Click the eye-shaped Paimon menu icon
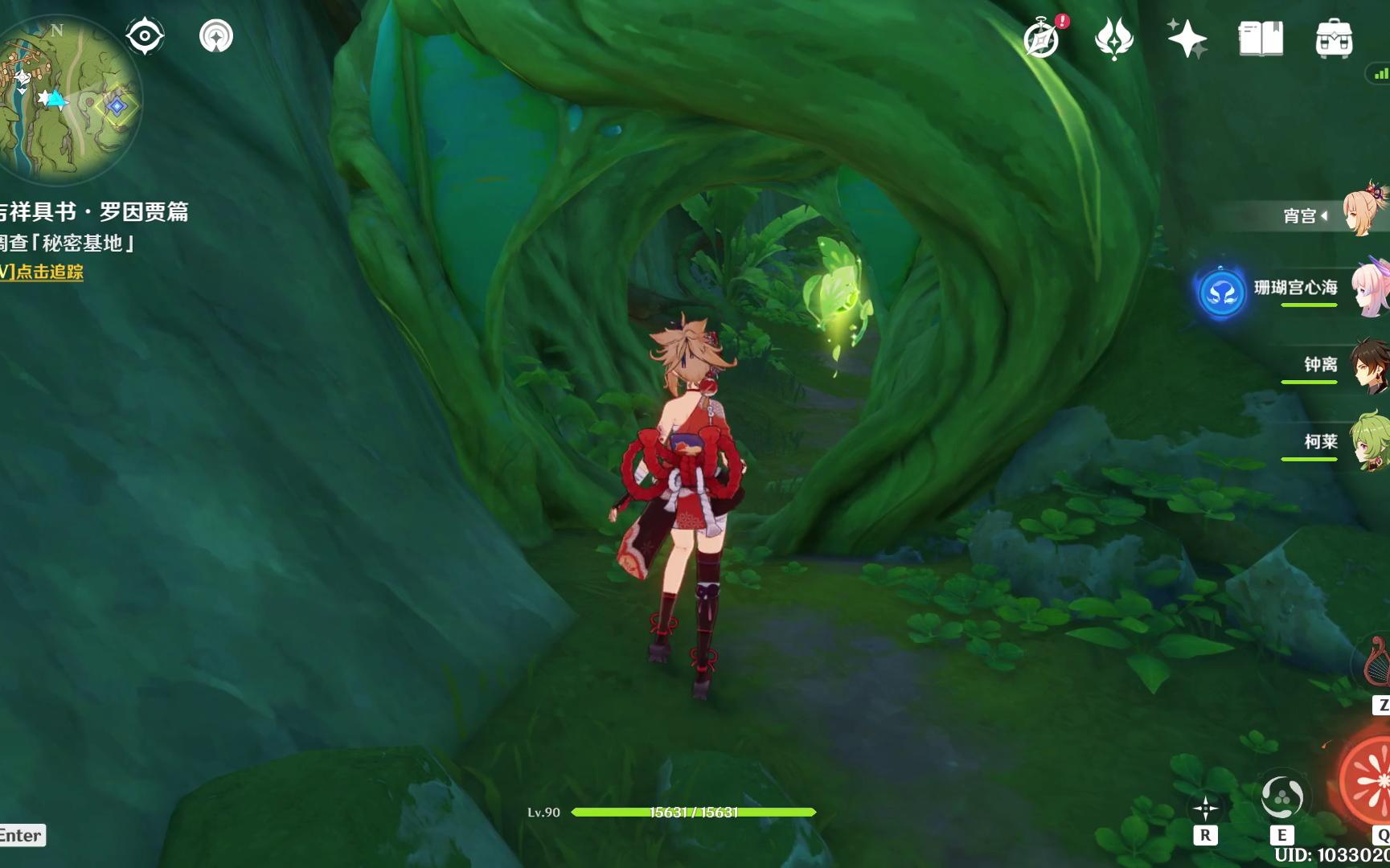Viewport: 1390px width, 868px height. point(145,36)
